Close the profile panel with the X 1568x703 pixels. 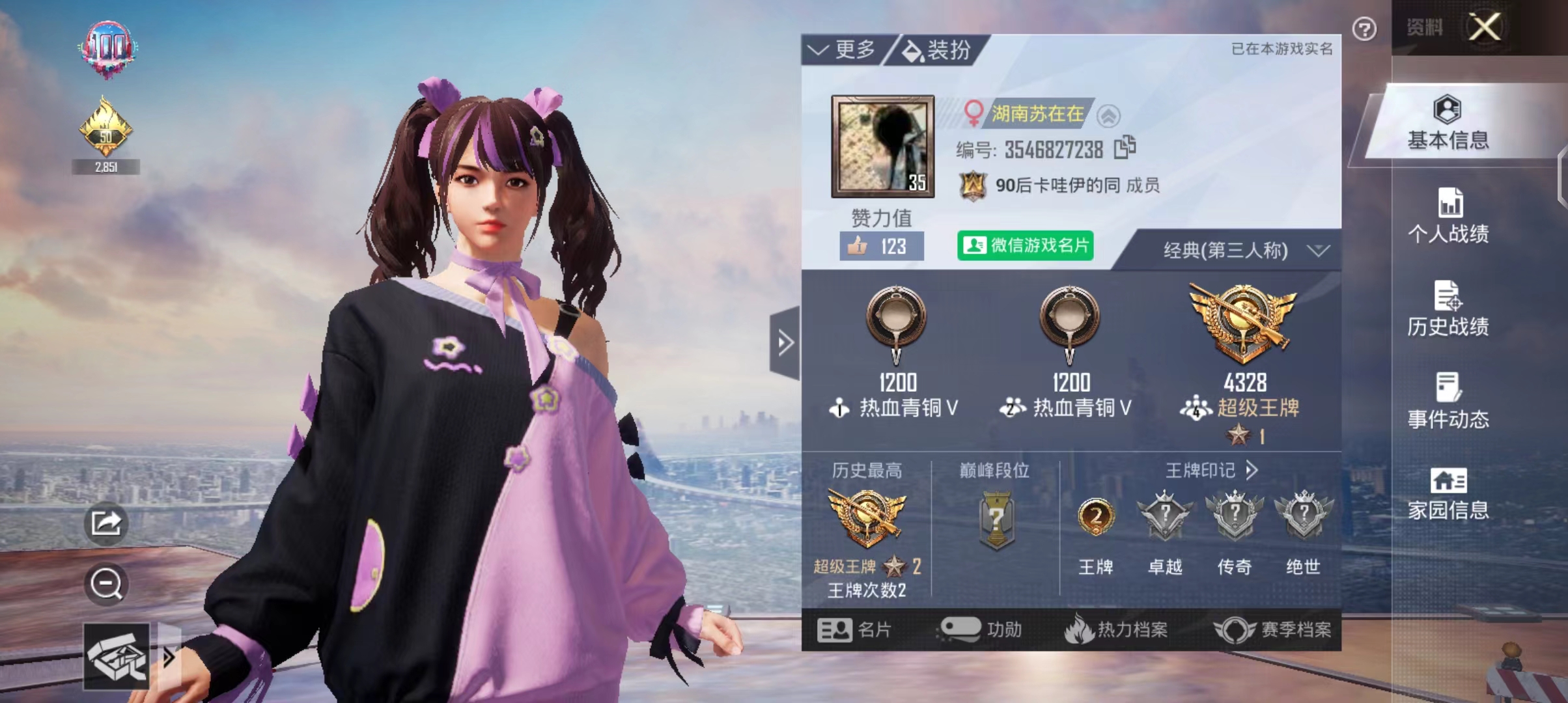pos(1484,27)
